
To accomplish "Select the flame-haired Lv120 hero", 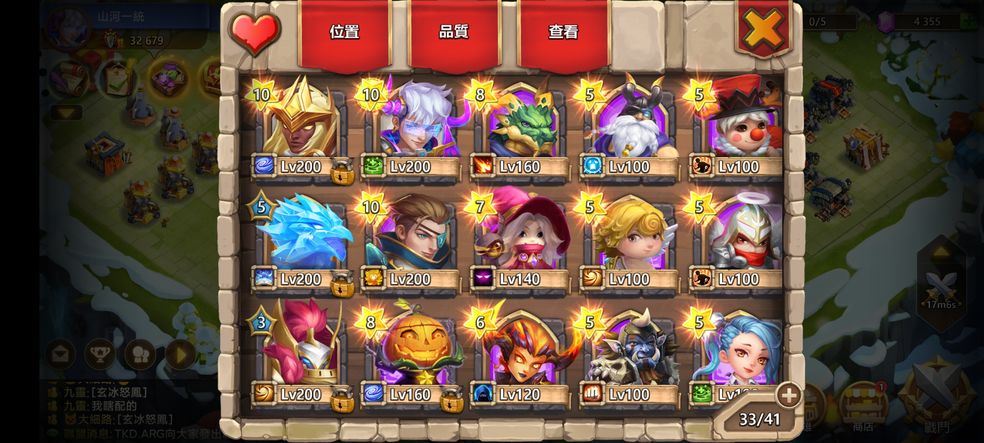I will pos(520,352).
